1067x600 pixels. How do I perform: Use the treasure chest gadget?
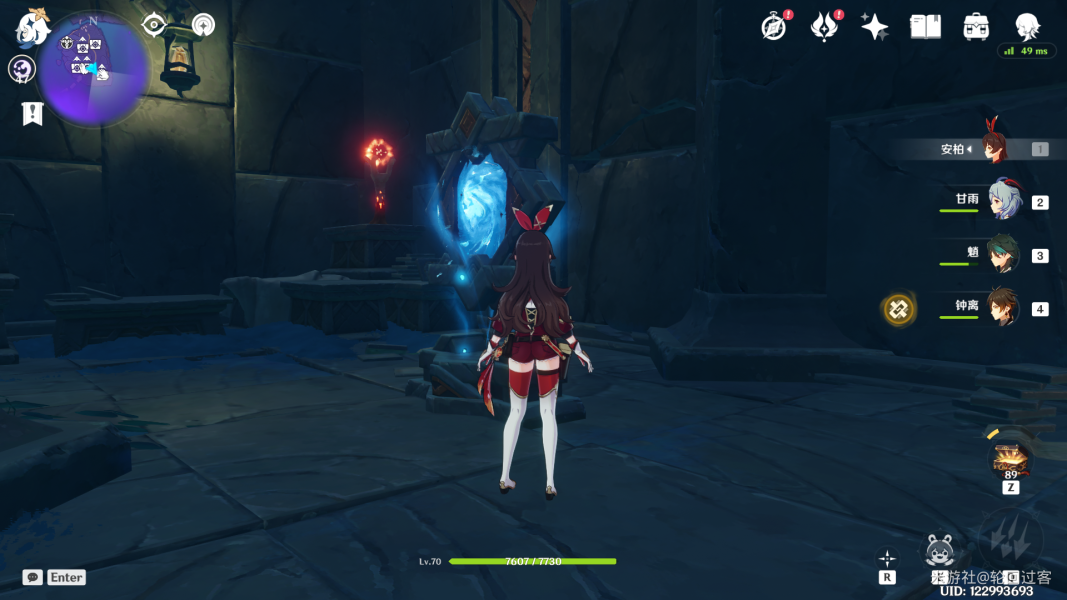click(x=1010, y=460)
